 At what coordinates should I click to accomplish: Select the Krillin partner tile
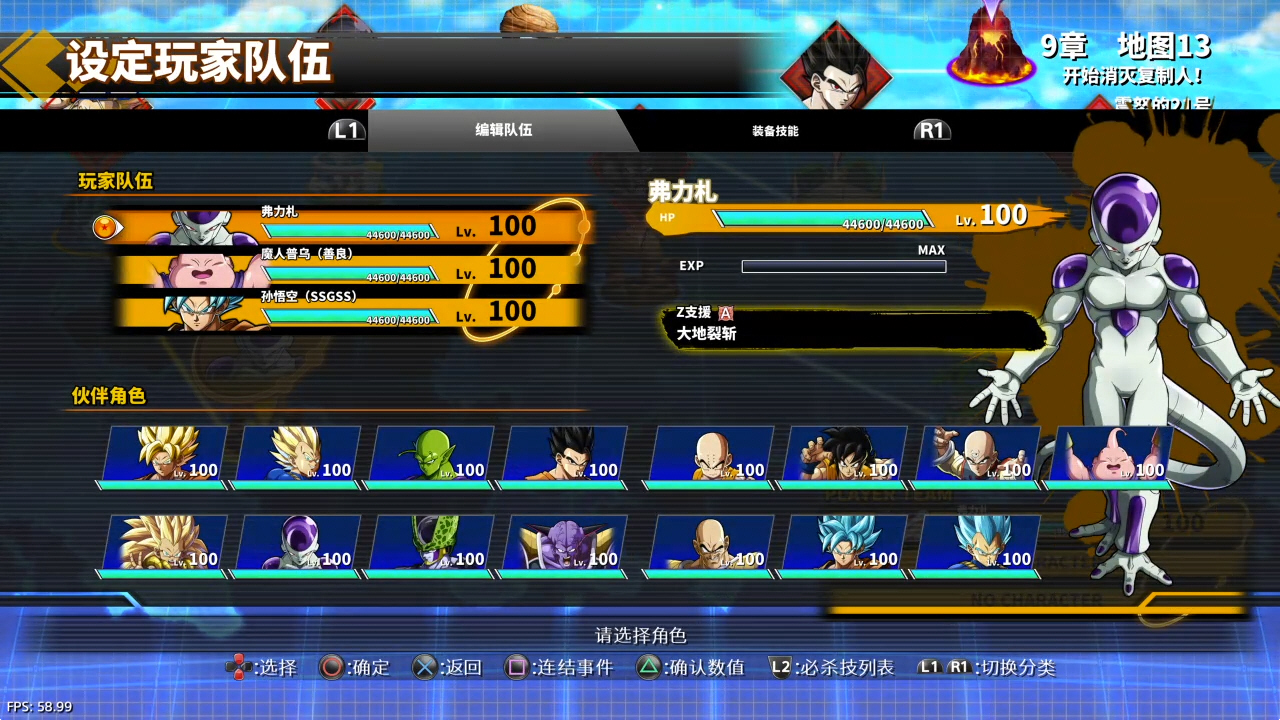click(x=711, y=456)
